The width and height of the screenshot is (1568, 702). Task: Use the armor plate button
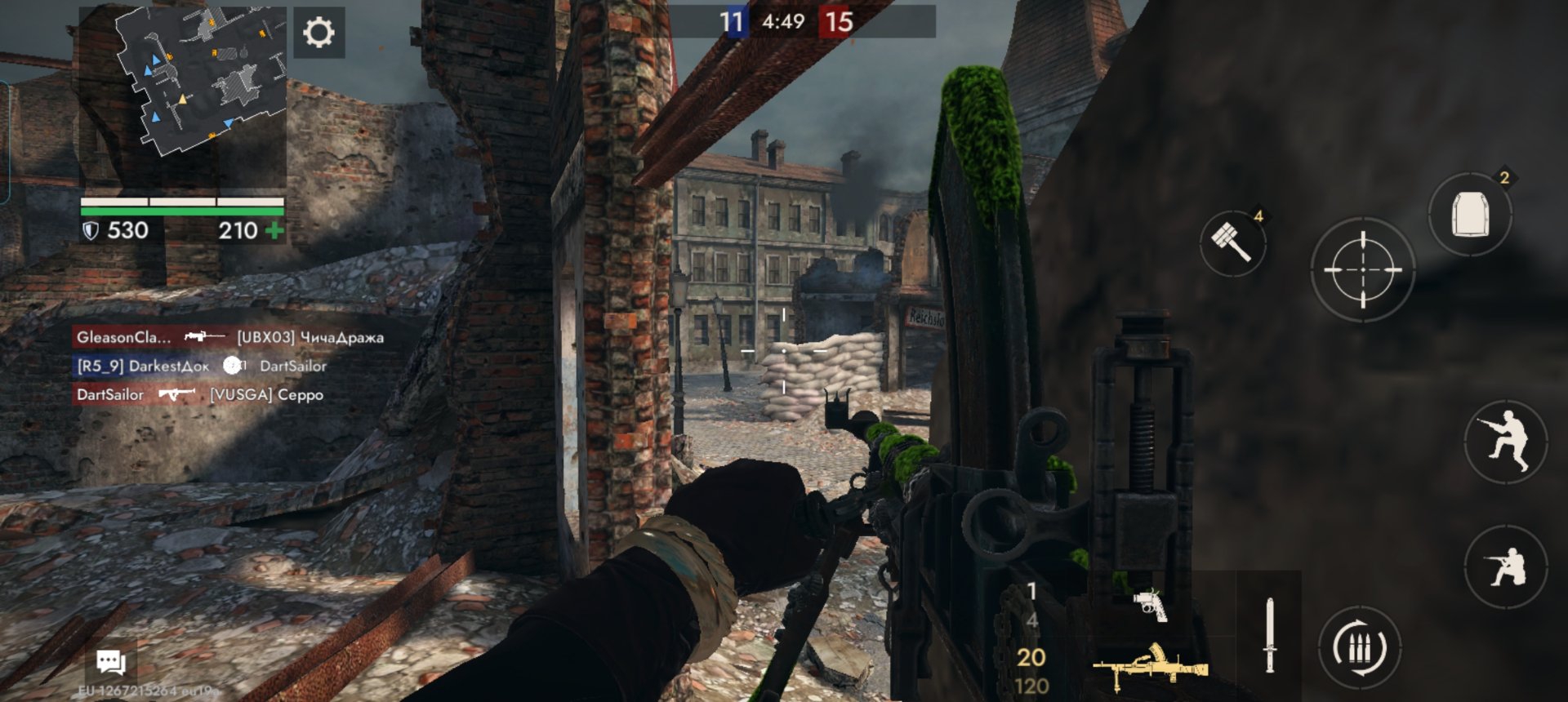(1470, 215)
